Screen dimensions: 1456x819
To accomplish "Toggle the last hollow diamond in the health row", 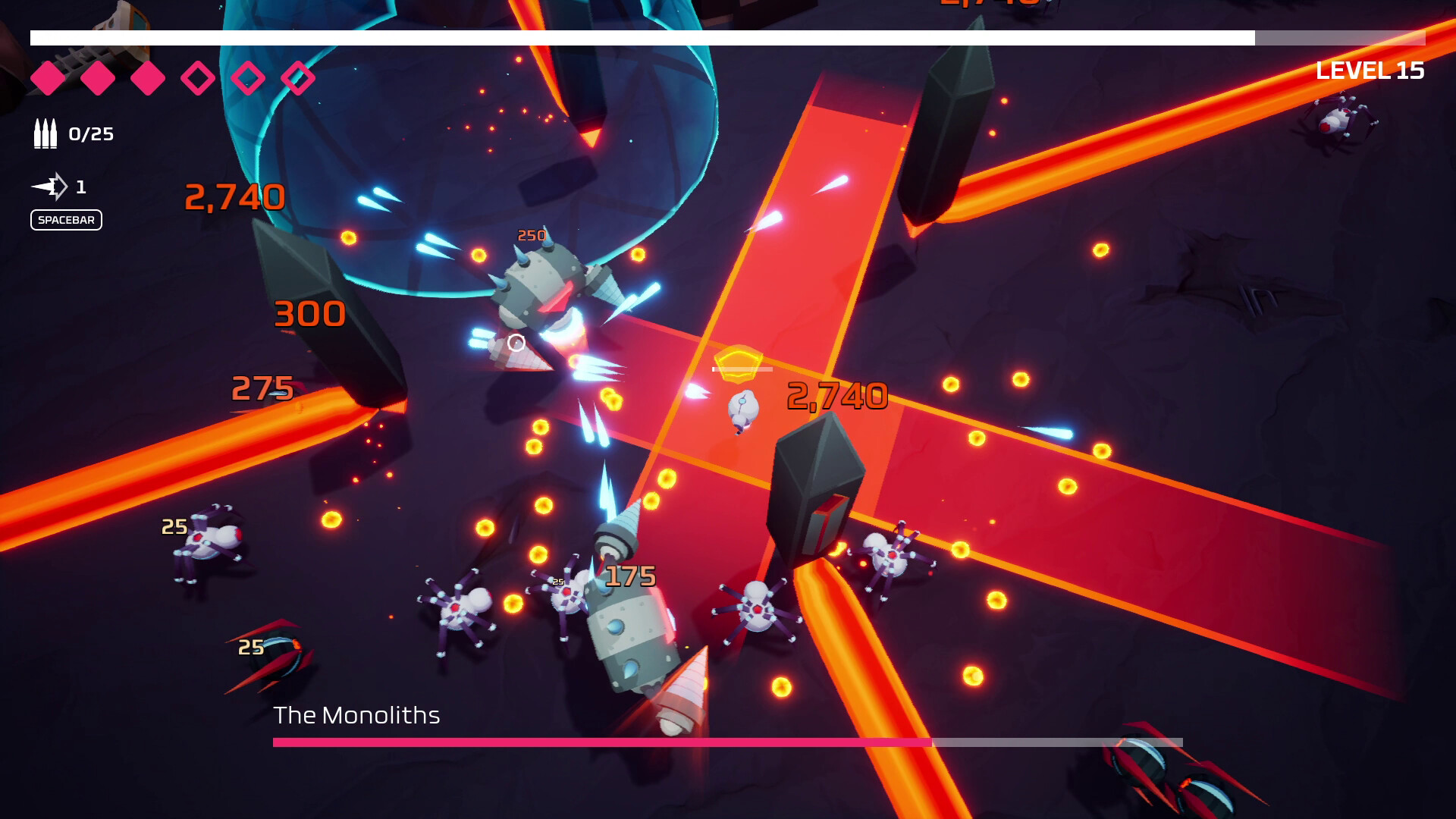I will 300,77.
